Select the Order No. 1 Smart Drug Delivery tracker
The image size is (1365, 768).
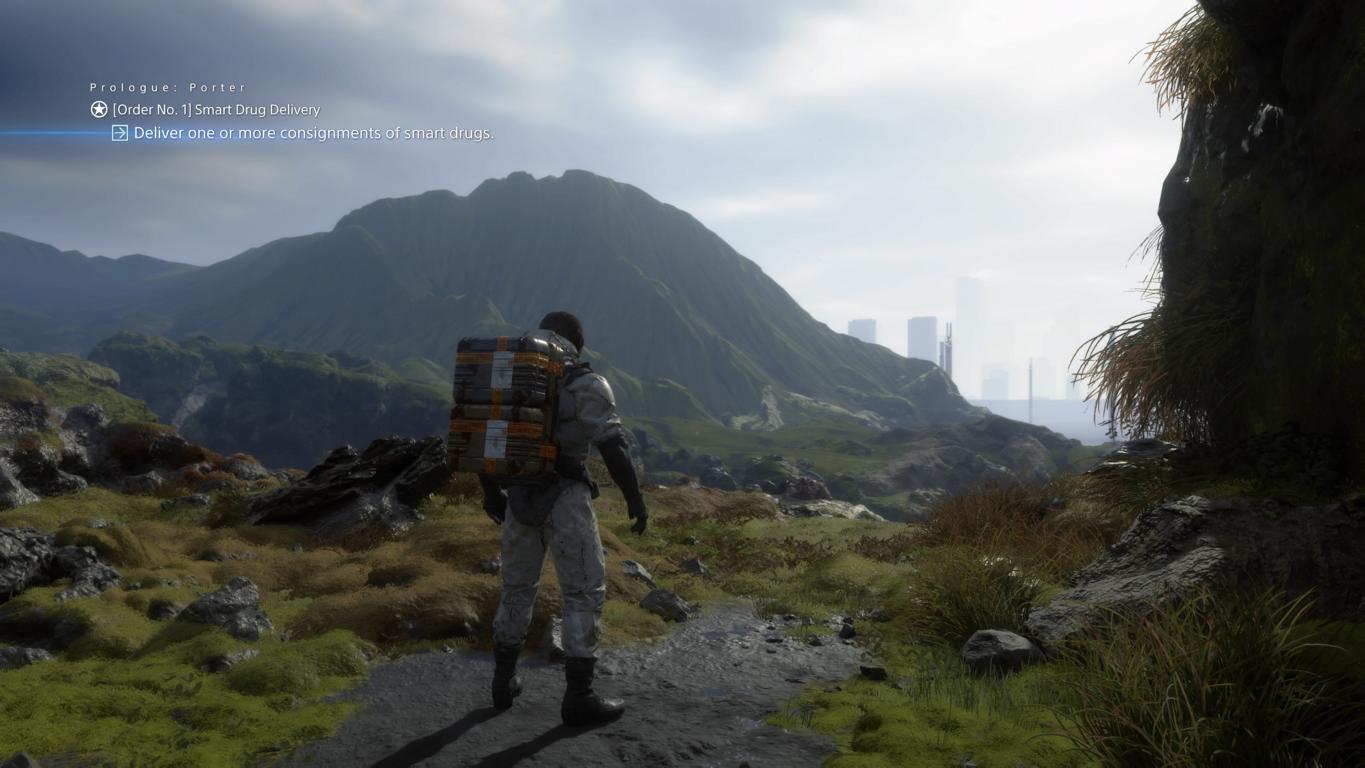(216, 110)
